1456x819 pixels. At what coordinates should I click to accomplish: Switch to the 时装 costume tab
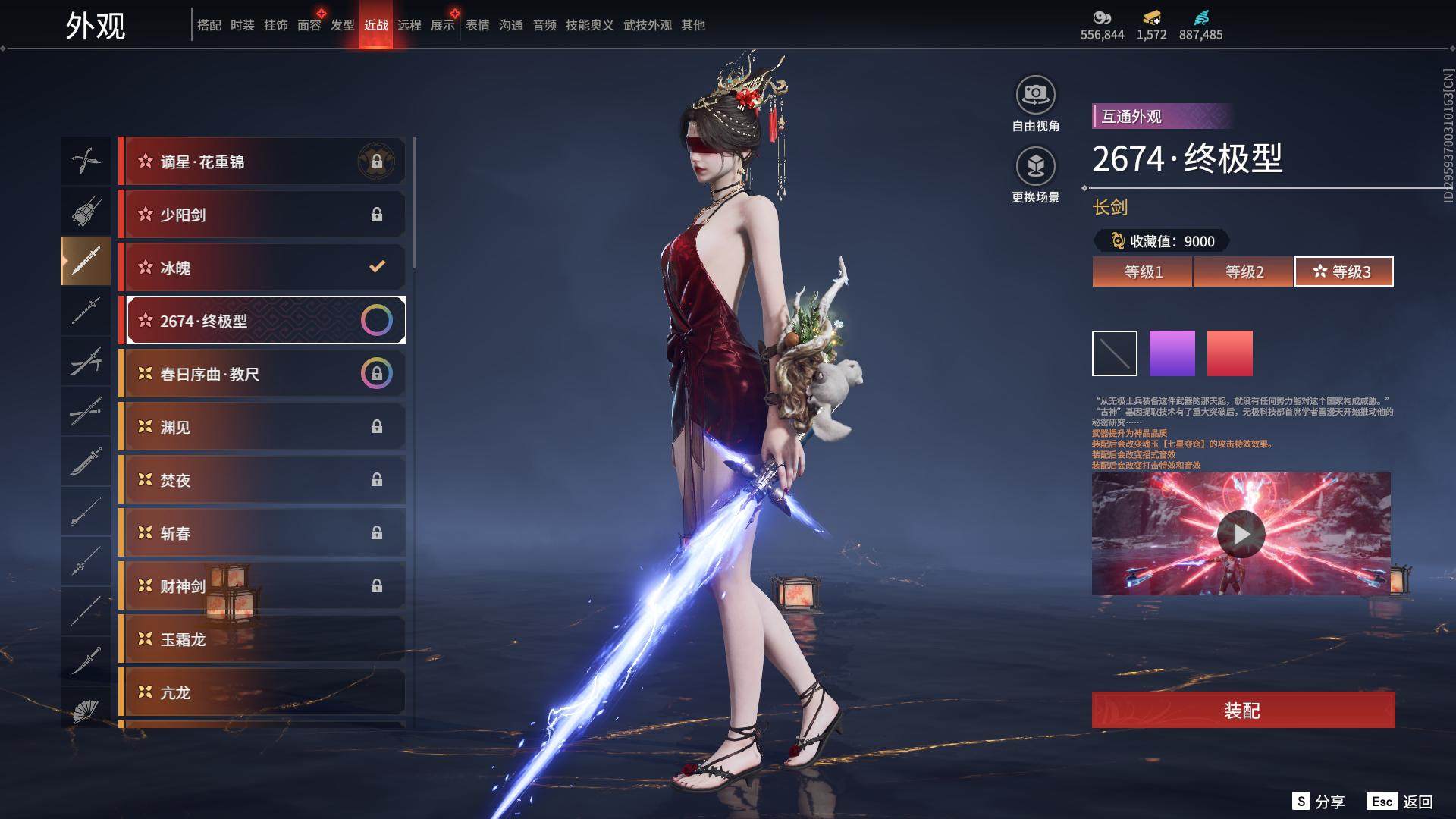(243, 25)
